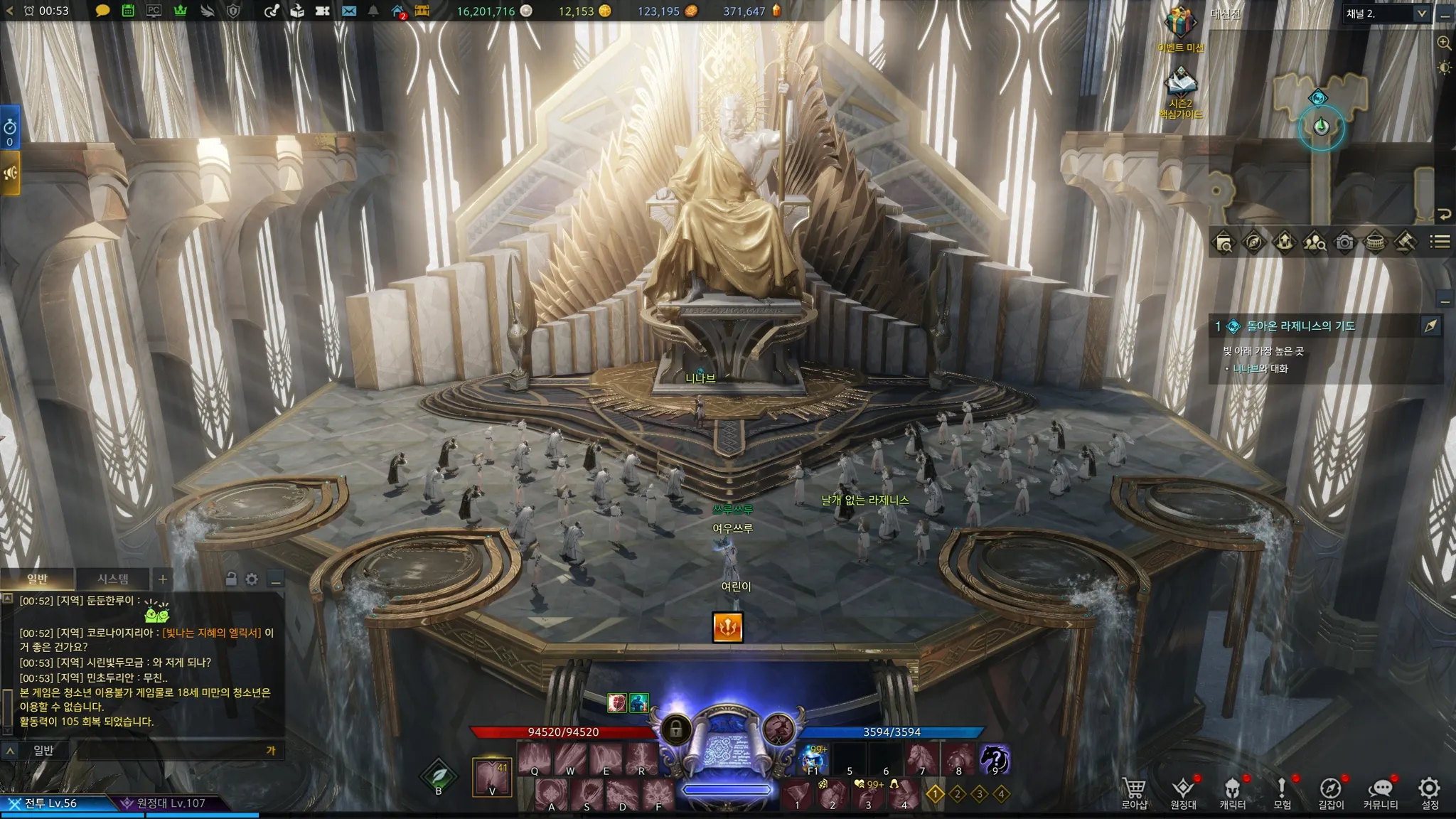Open the mail envelope icon
This screenshot has width=1456, height=819.
point(348,11)
